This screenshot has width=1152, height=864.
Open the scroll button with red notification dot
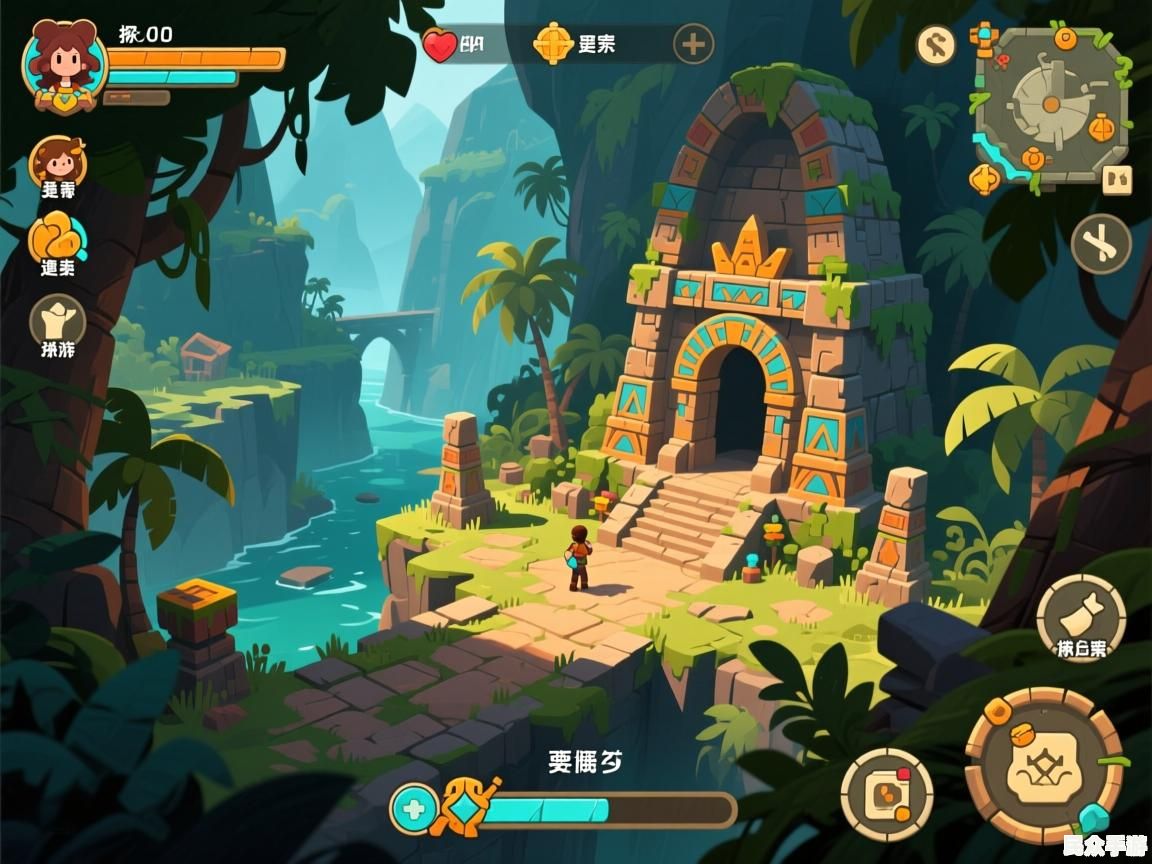tap(886, 794)
